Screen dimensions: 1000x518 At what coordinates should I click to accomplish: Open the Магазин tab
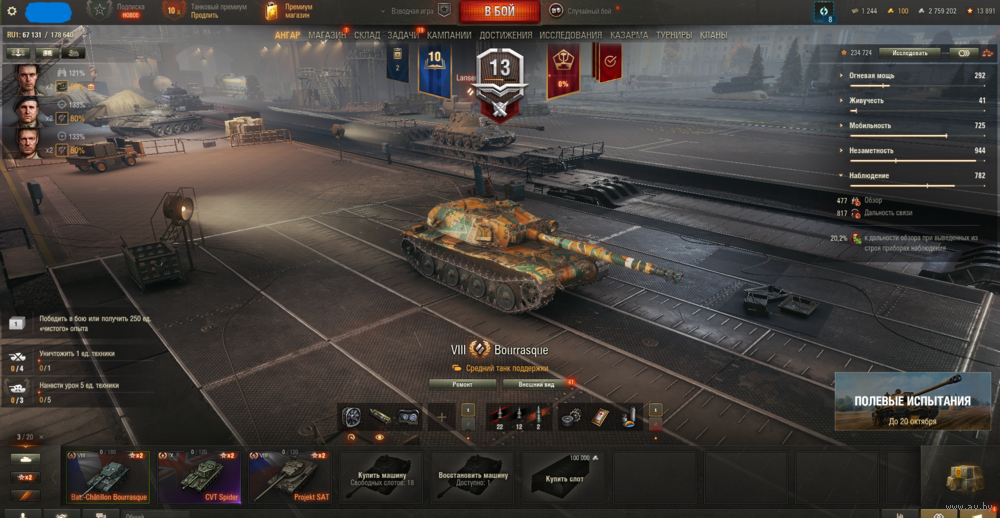pos(327,35)
